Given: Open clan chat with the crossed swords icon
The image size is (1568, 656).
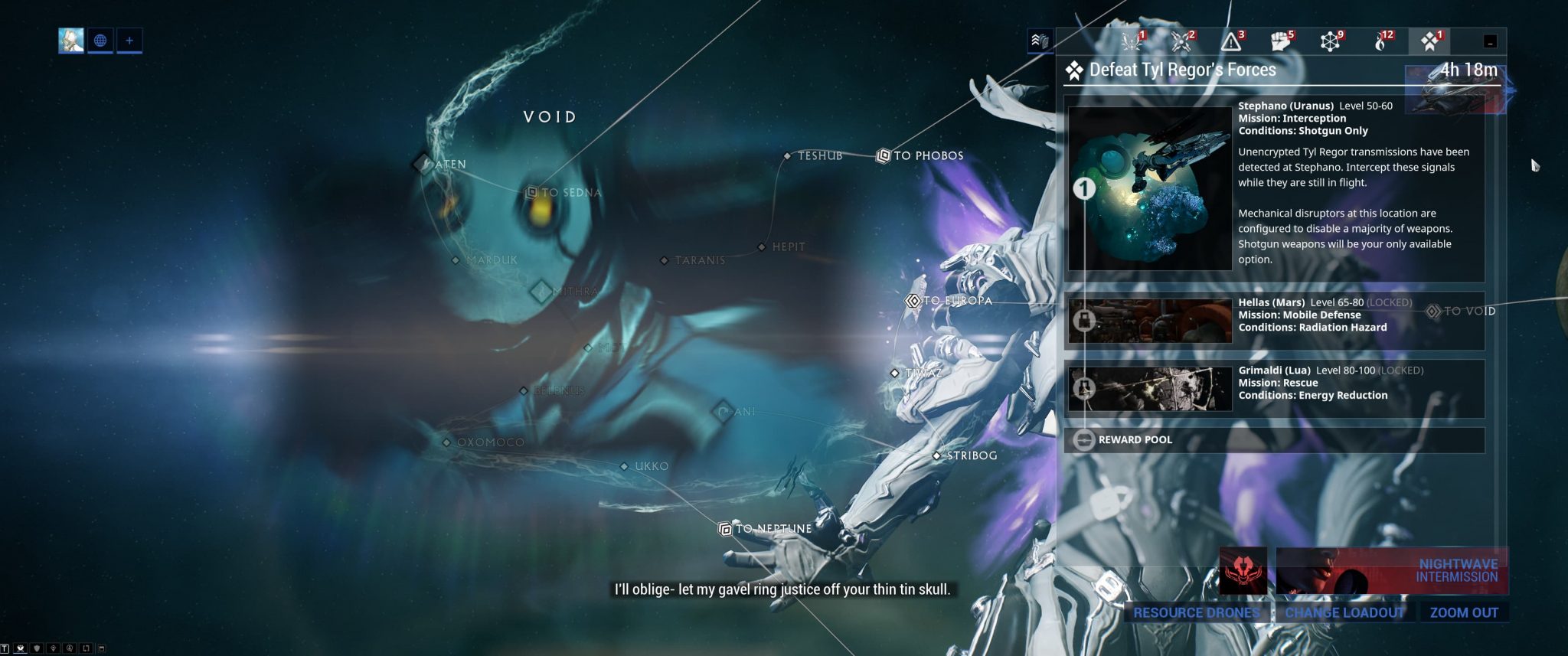Looking at the screenshot, I should pyautogui.click(x=20, y=648).
